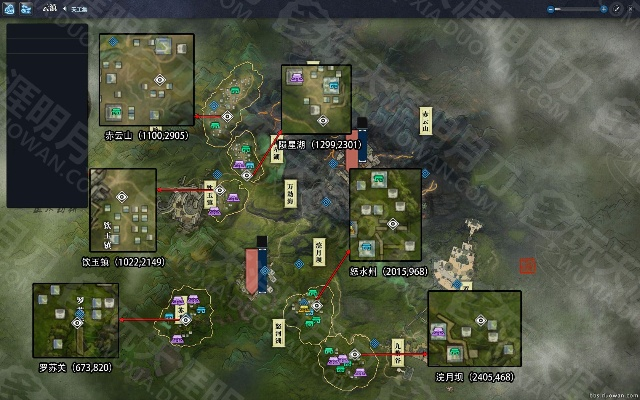Click the 万马街 location label on map

[292, 191]
